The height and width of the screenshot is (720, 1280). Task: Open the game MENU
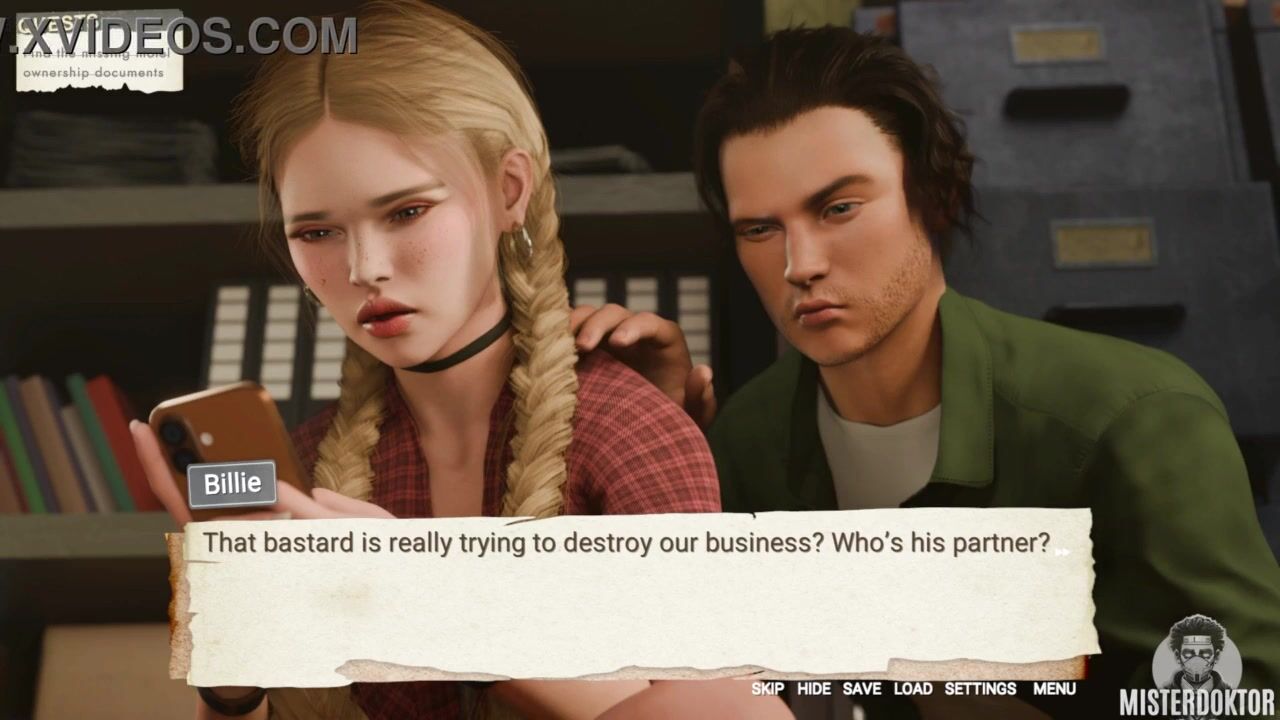coord(1054,689)
